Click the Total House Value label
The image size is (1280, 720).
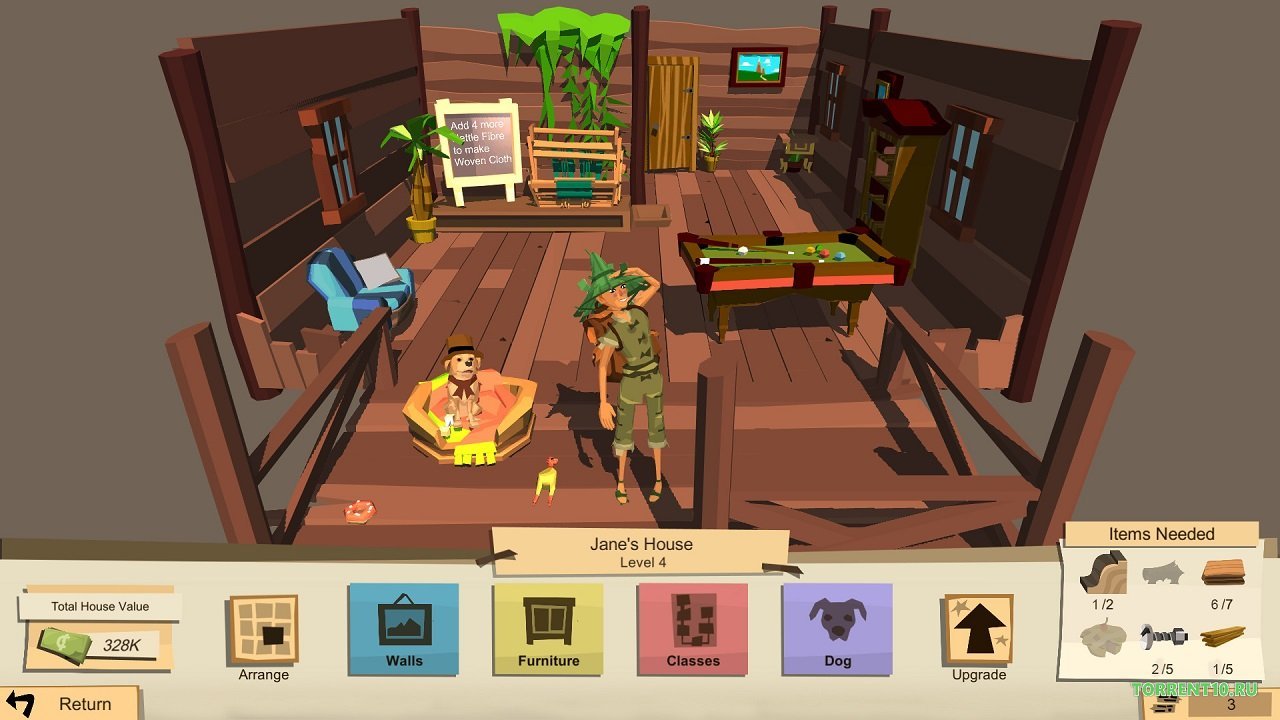(x=98, y=606)
